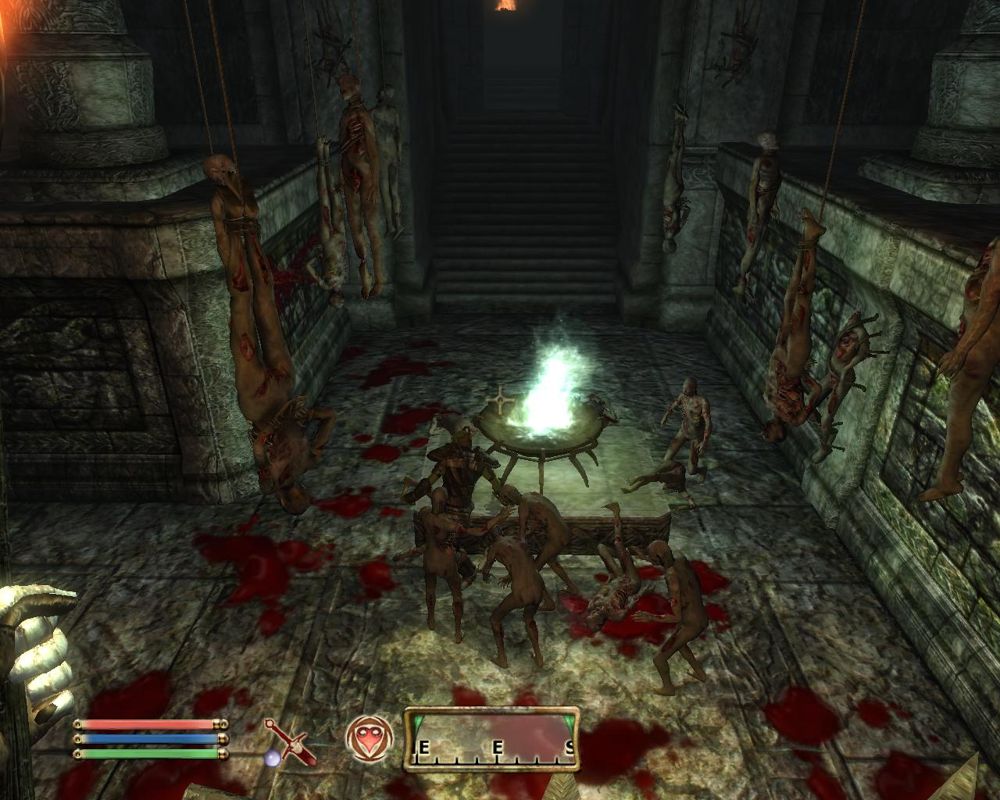1000x800 pixels.
Task: Click the compass bar
Action: coord(490,740)
